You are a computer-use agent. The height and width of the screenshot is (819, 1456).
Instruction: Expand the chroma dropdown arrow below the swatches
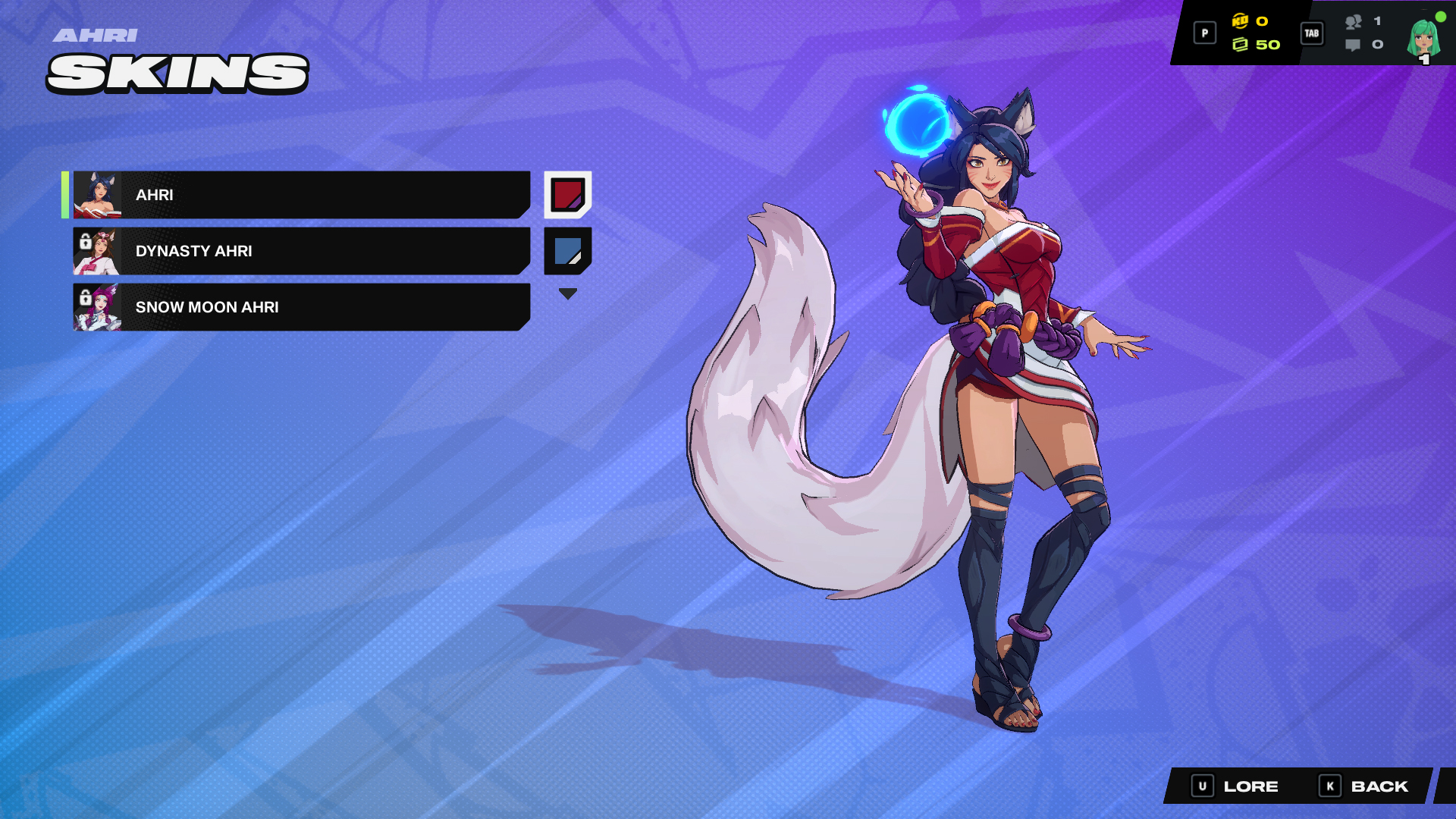567,292
